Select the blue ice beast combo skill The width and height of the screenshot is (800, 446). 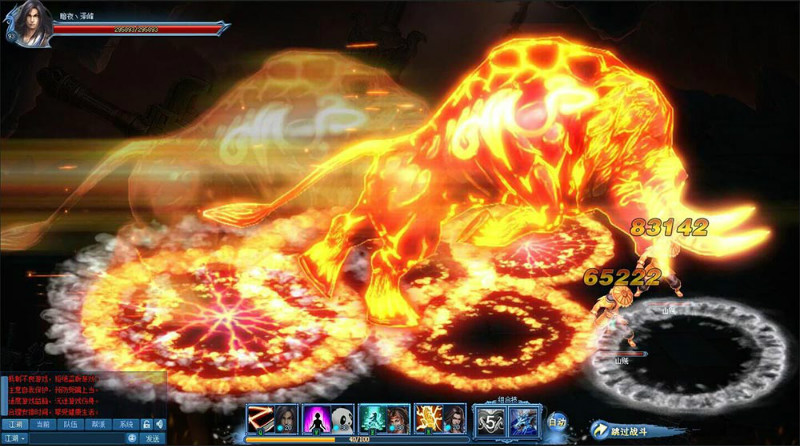coord(522,420)
